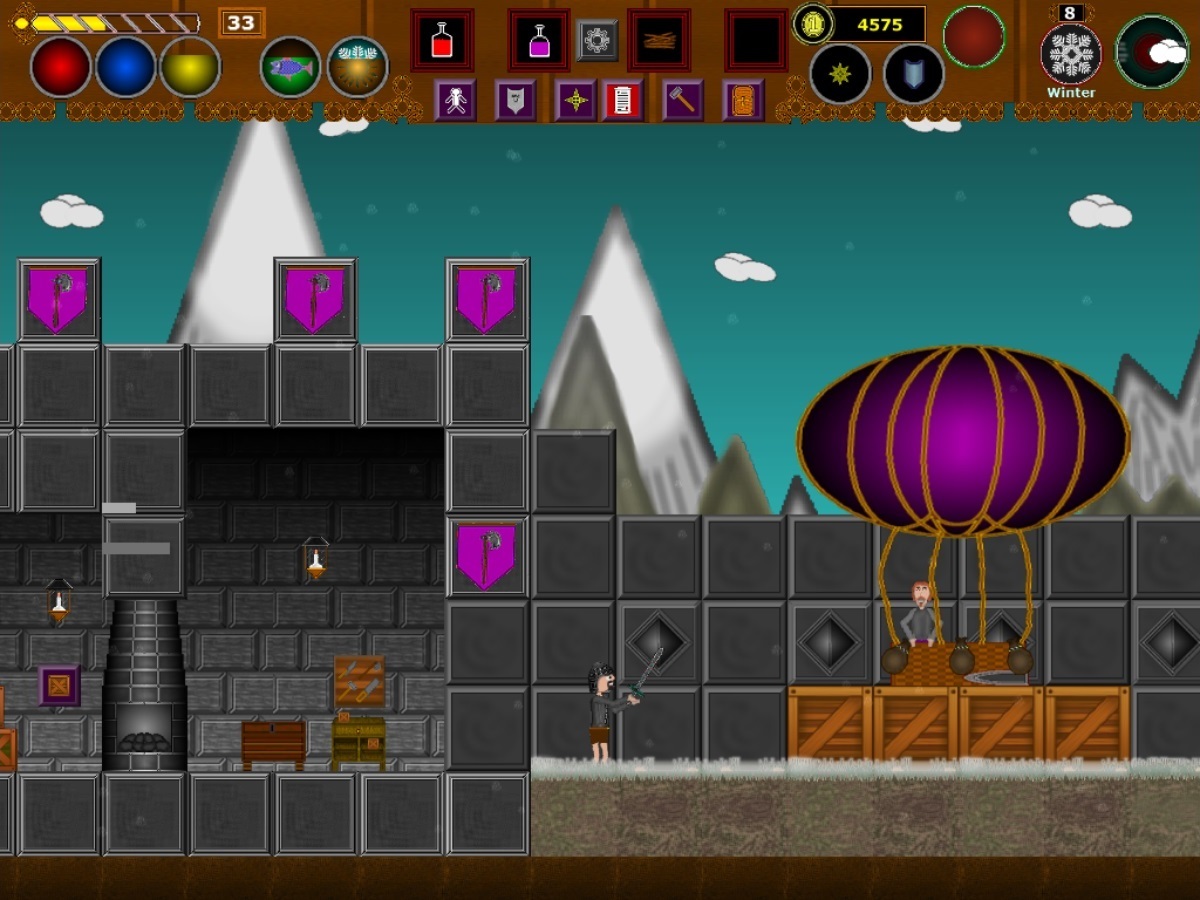This screenshot has width=1200, height=900.
Task: Open the orange backpack inventory
Action: (743, 100)
